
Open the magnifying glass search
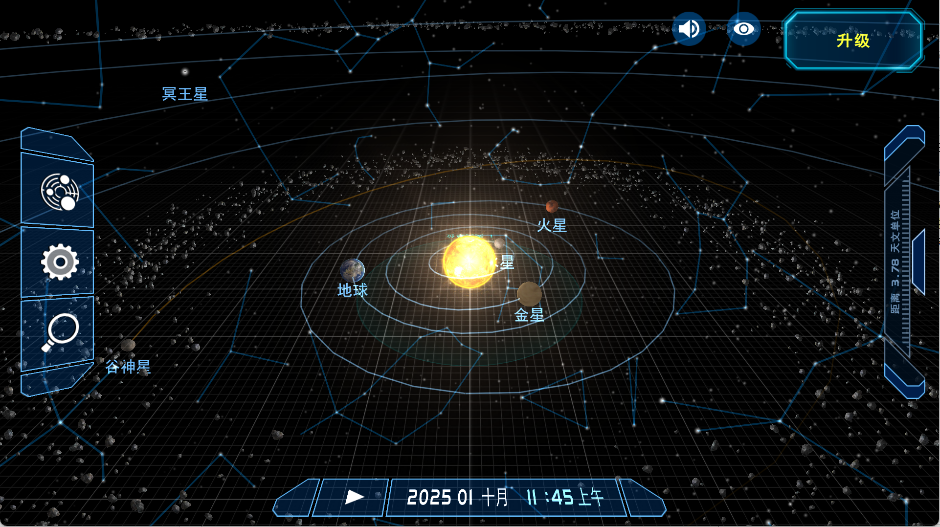(x=59, y=332)
